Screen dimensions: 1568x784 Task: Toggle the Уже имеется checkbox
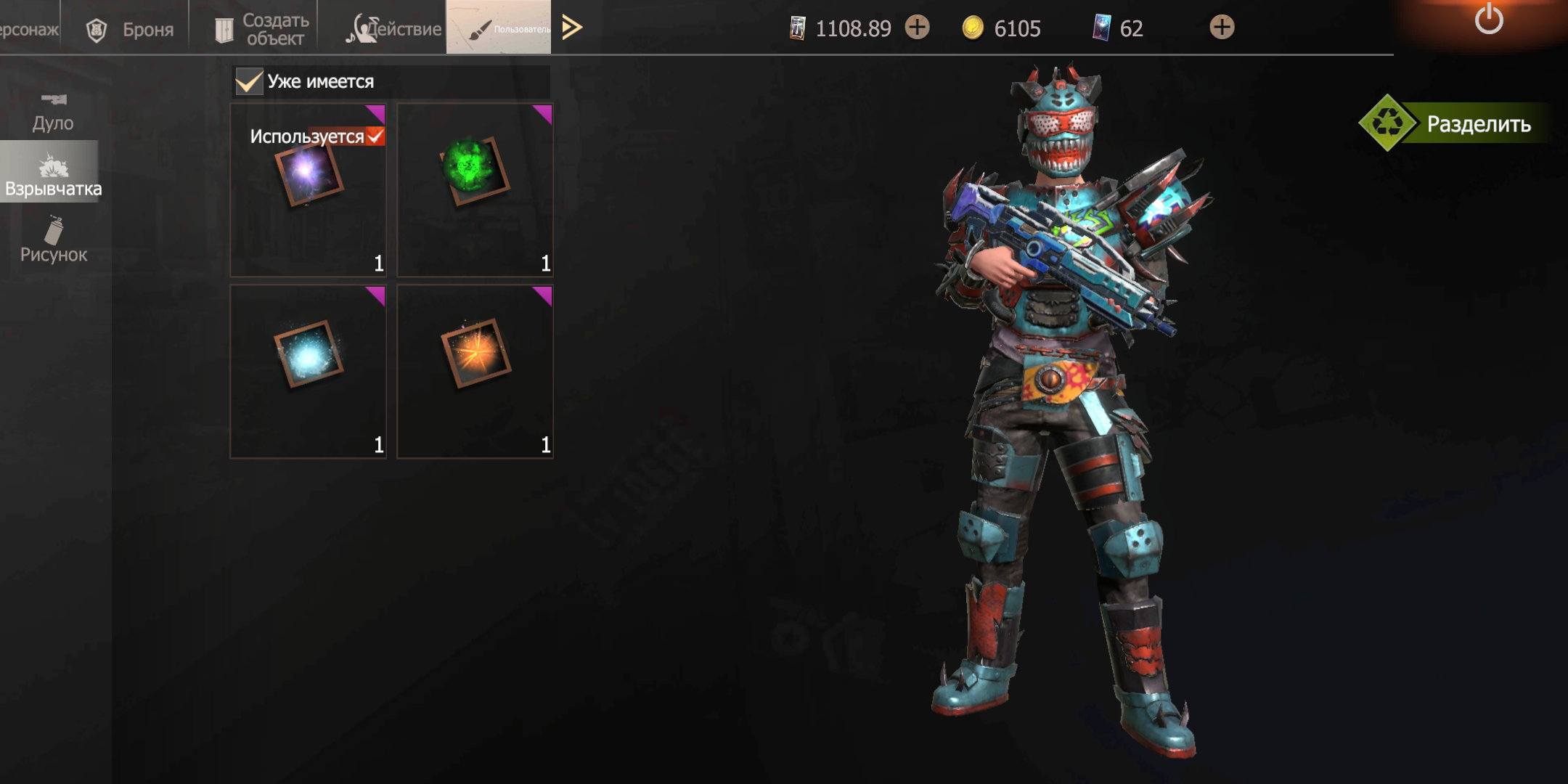249,81
